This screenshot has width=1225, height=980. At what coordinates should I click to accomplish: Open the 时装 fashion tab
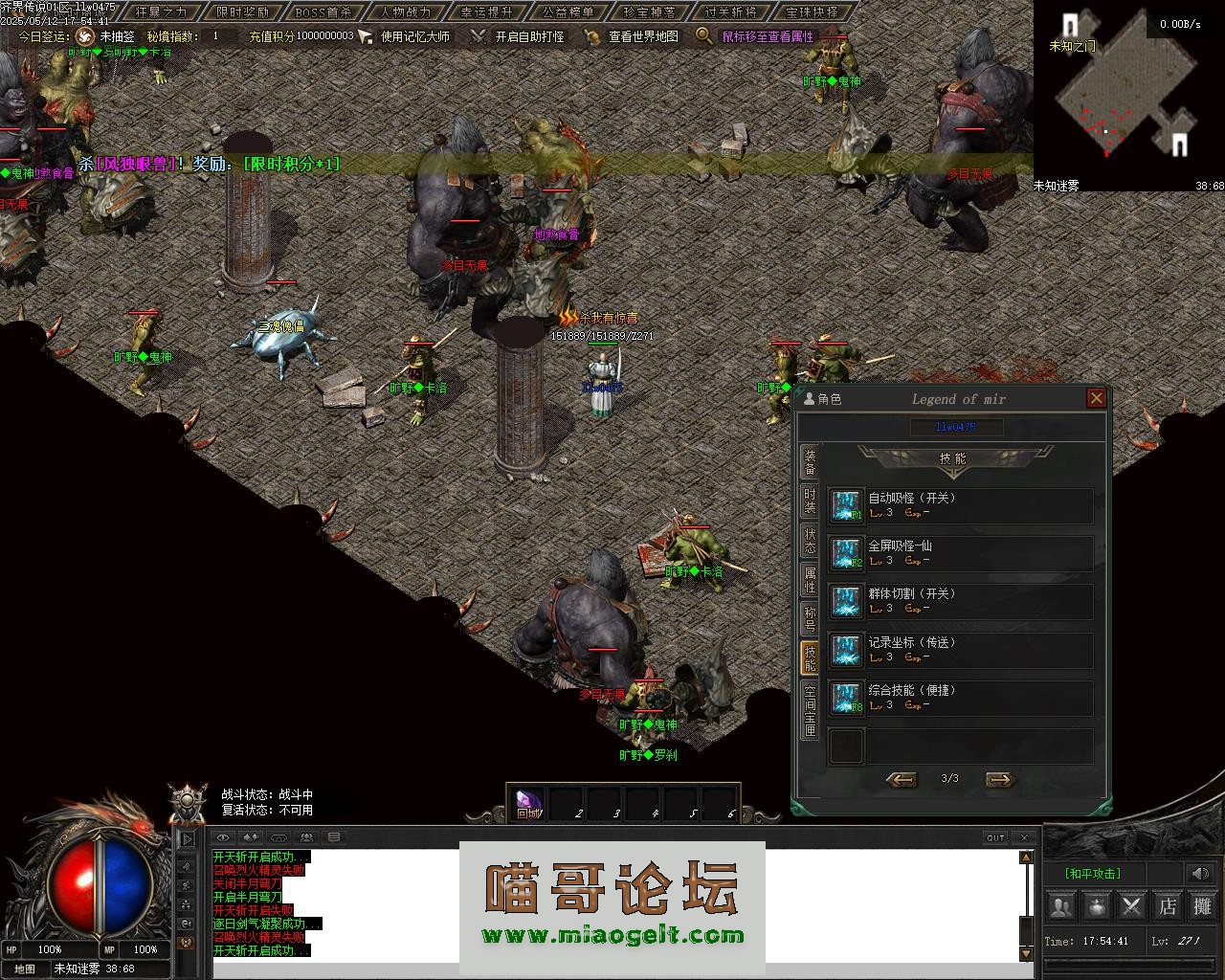click(810, 501)
